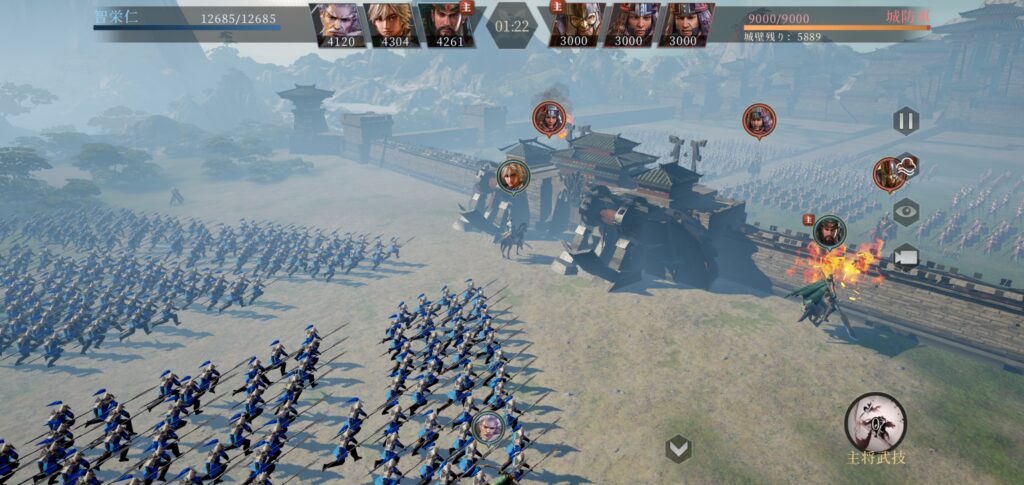The width and height of the screenshot is (1024, 485).
Task: Select the blonde general's marker on the battlefield
Action: tap(513, 175)
